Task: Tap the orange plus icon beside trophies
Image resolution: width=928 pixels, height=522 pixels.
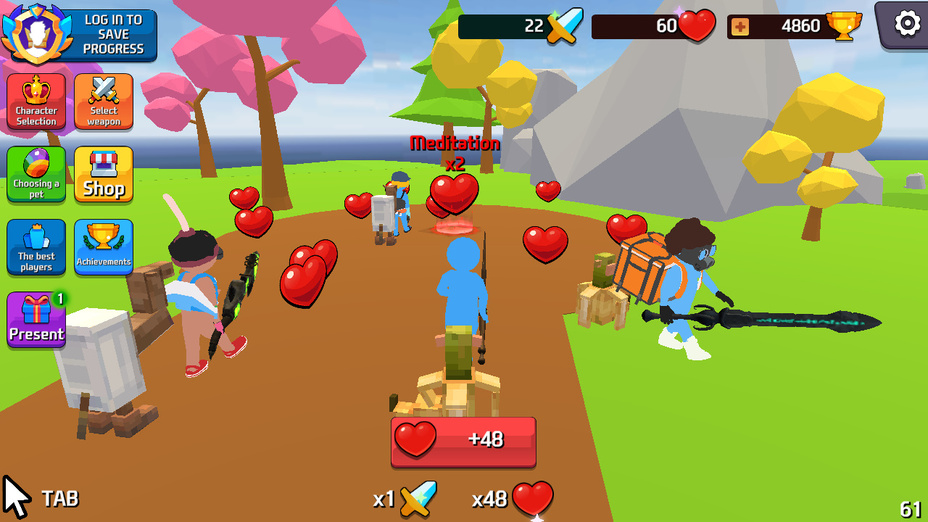Action: click(x=740, y=27)
